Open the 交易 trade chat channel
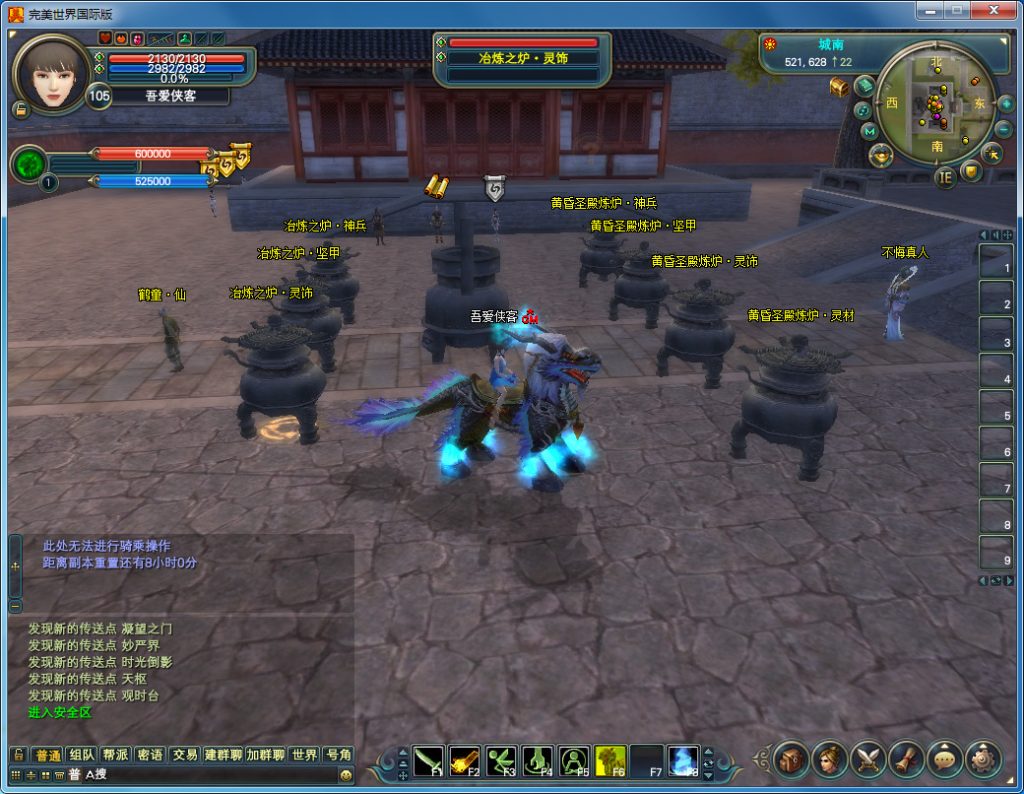 point(184,755)
